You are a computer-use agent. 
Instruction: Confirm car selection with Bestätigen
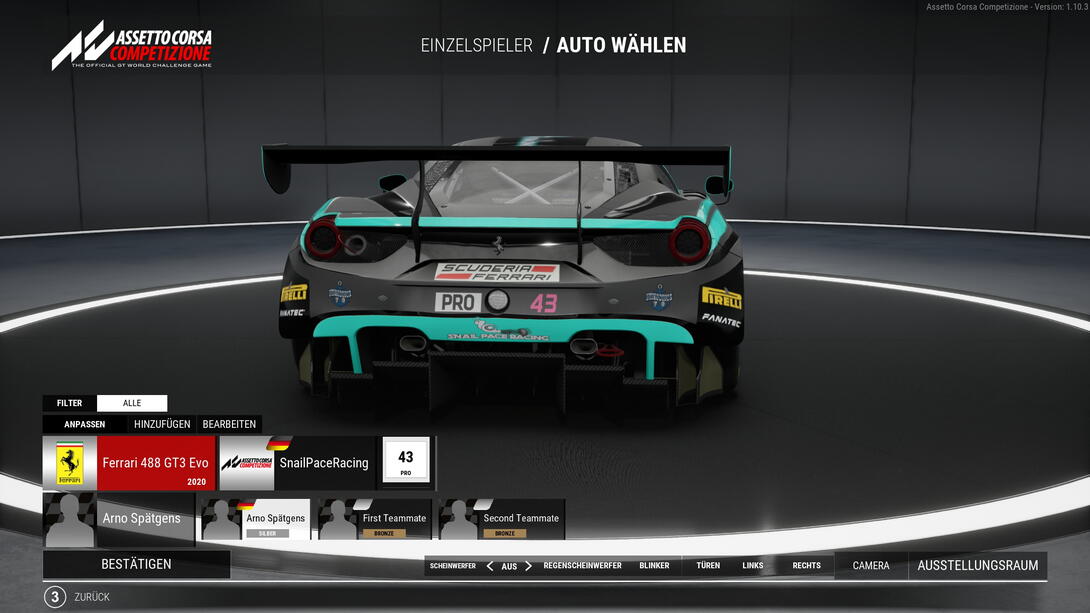(136, 564)
